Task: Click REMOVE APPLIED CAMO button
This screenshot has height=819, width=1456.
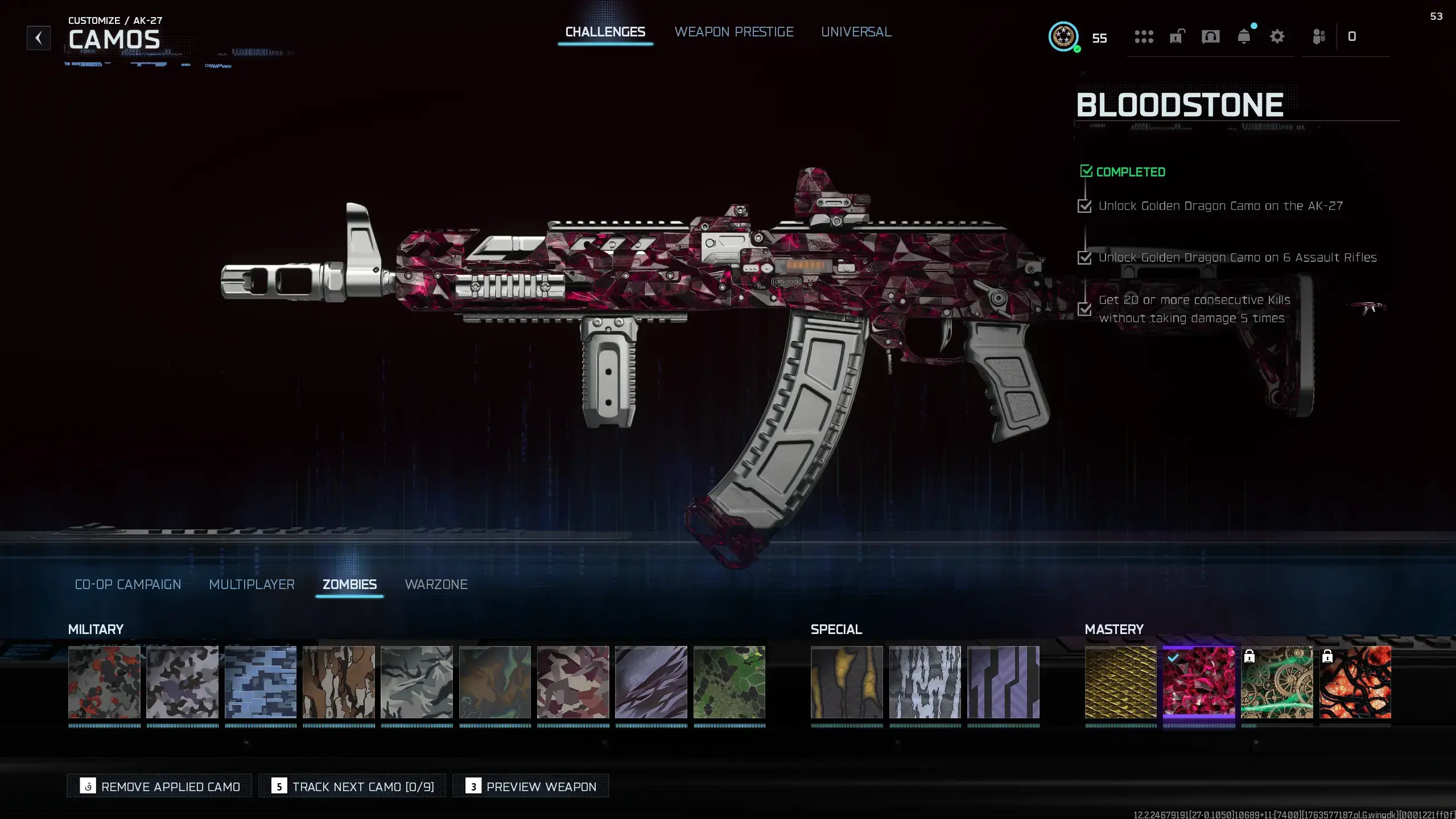Action: tap(159, 786)
